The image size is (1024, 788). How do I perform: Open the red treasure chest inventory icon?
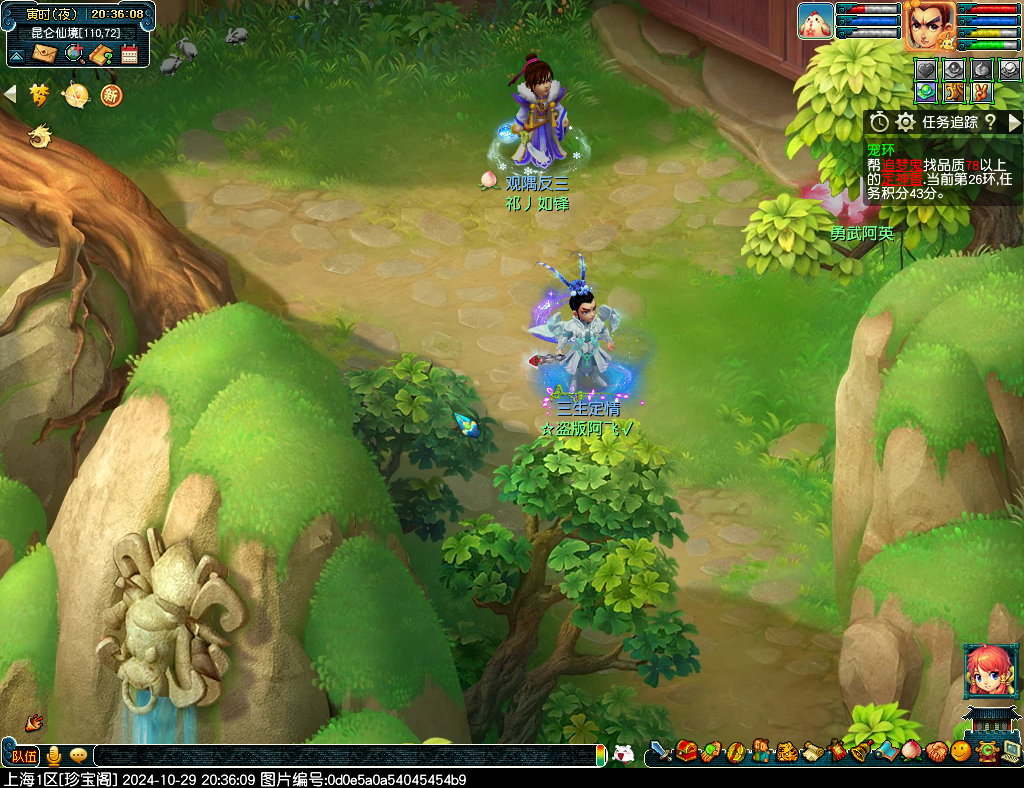click(x=686, y=750)
